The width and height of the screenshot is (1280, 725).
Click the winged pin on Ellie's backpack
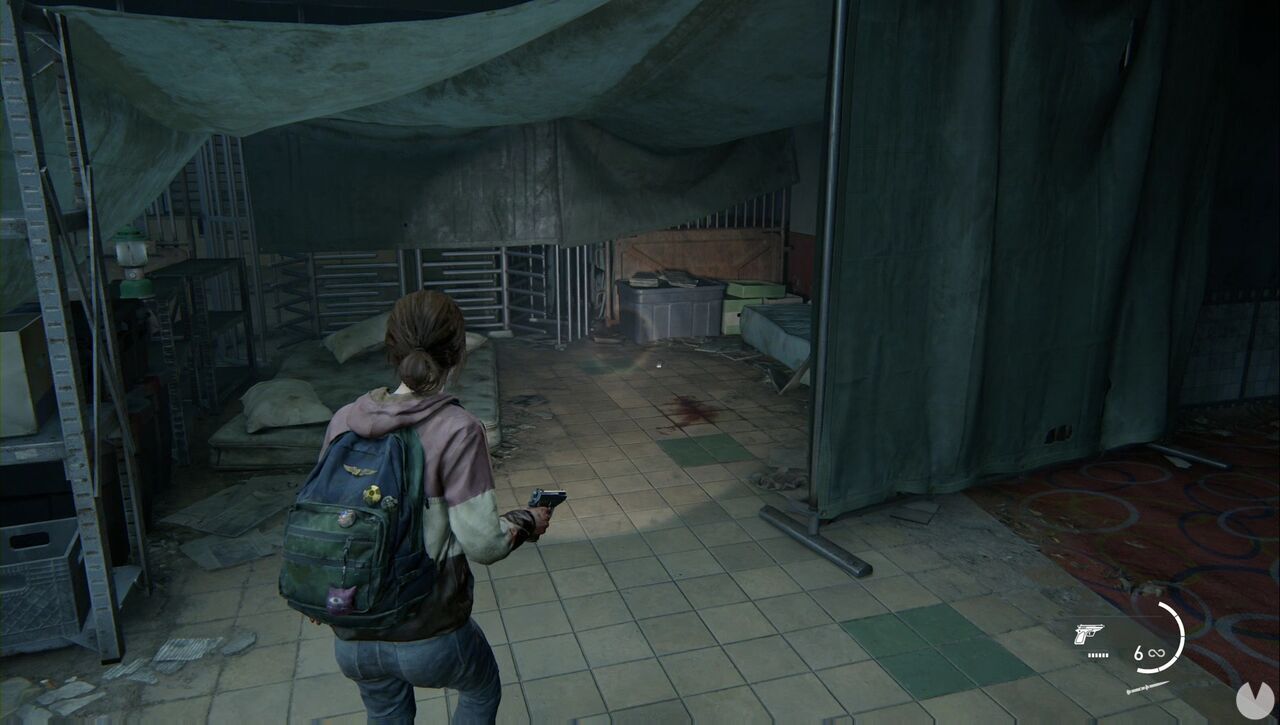click(358, 469)
